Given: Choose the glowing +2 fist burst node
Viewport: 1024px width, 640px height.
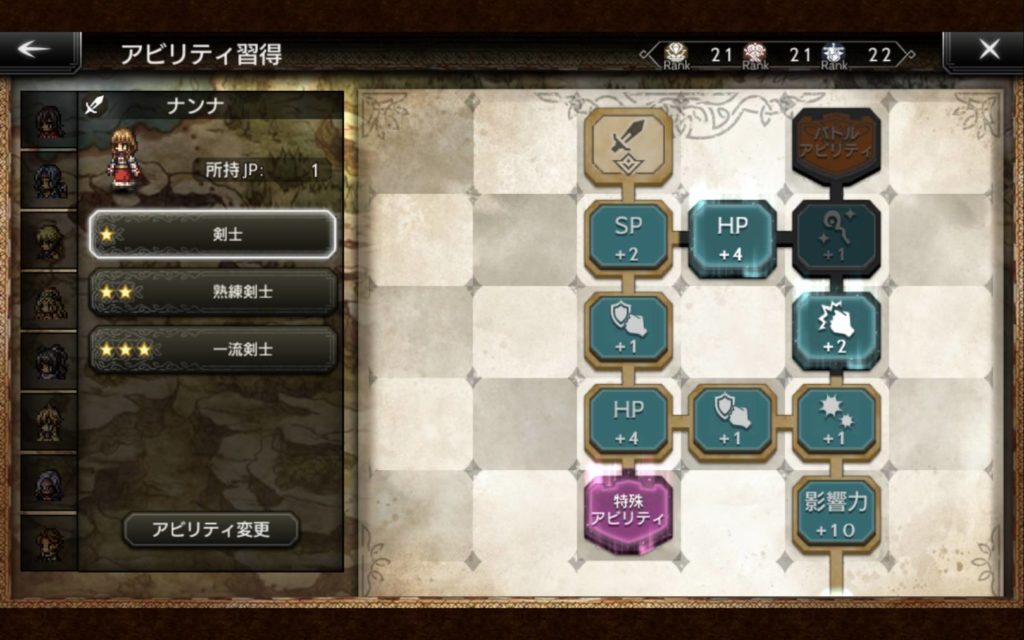Looking at the screenshot, I should tap(836, 328).
